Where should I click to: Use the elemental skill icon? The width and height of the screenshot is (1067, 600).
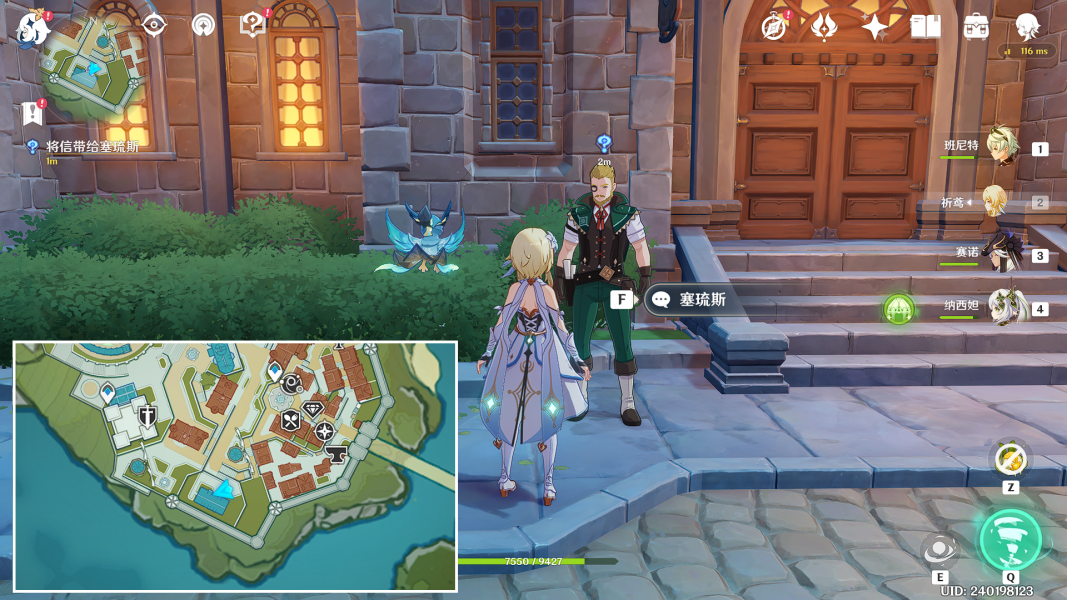[940, 550]
